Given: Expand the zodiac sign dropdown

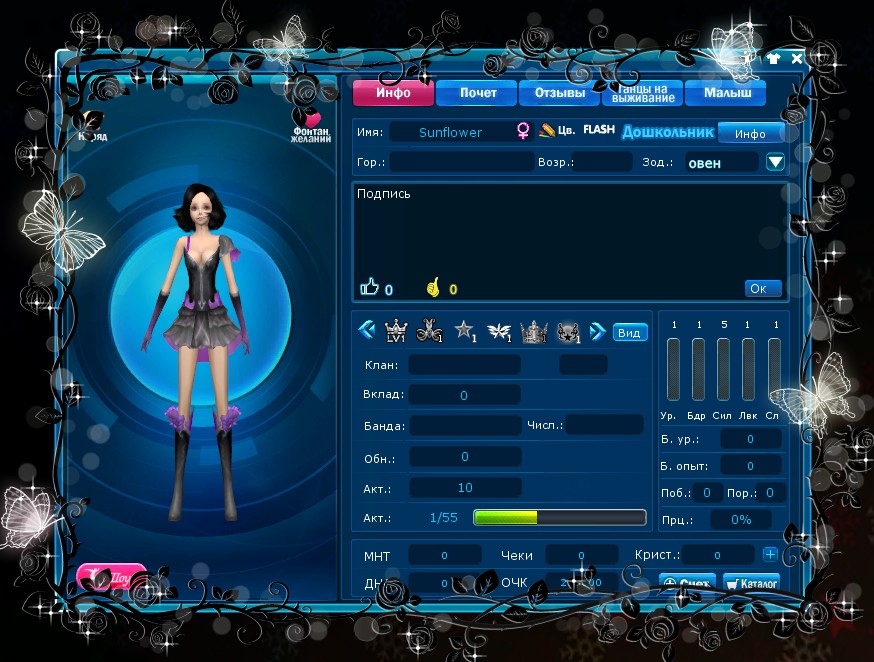Looking at the screenshot, I should [x=775, y=162].
